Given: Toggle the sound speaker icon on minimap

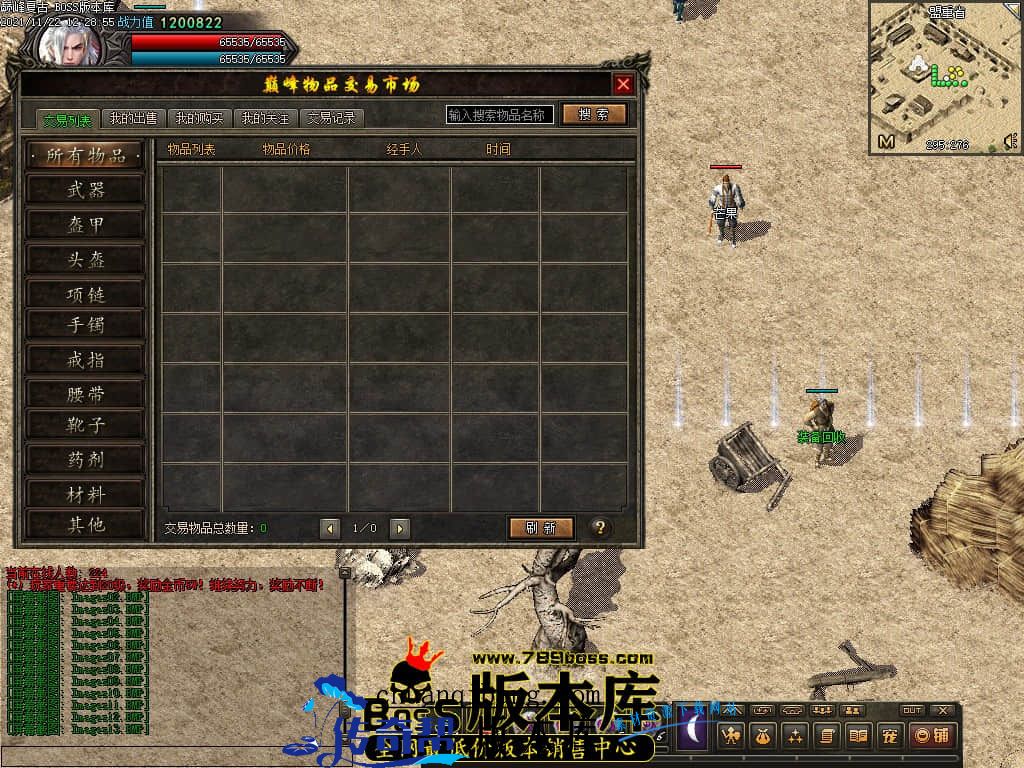Looking at the screenshot, I should point(1009,142).
